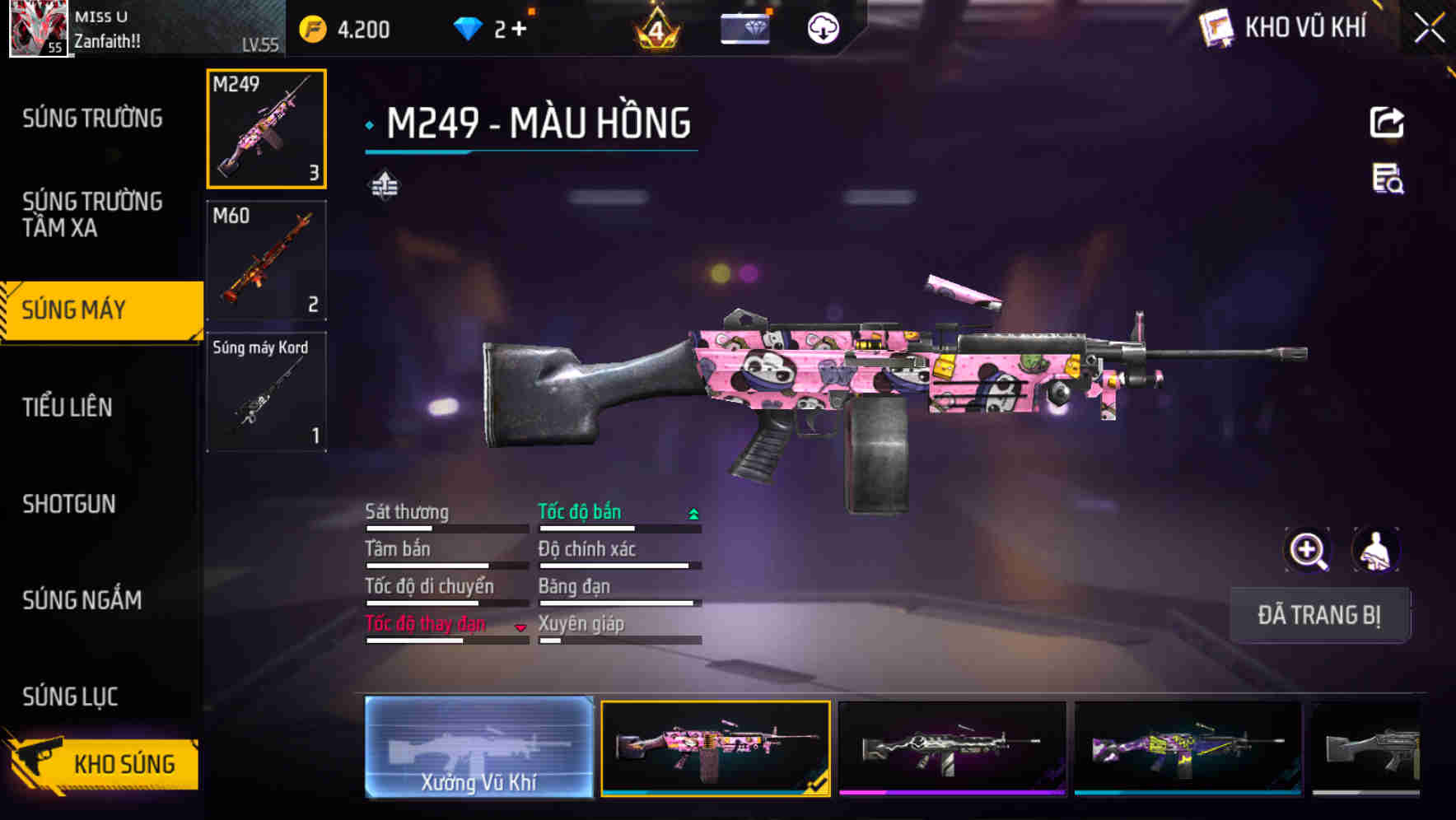The image size is (1456, 820).
Task: Click the magnifier zoom preview icon
Action: coord(1308,550)
